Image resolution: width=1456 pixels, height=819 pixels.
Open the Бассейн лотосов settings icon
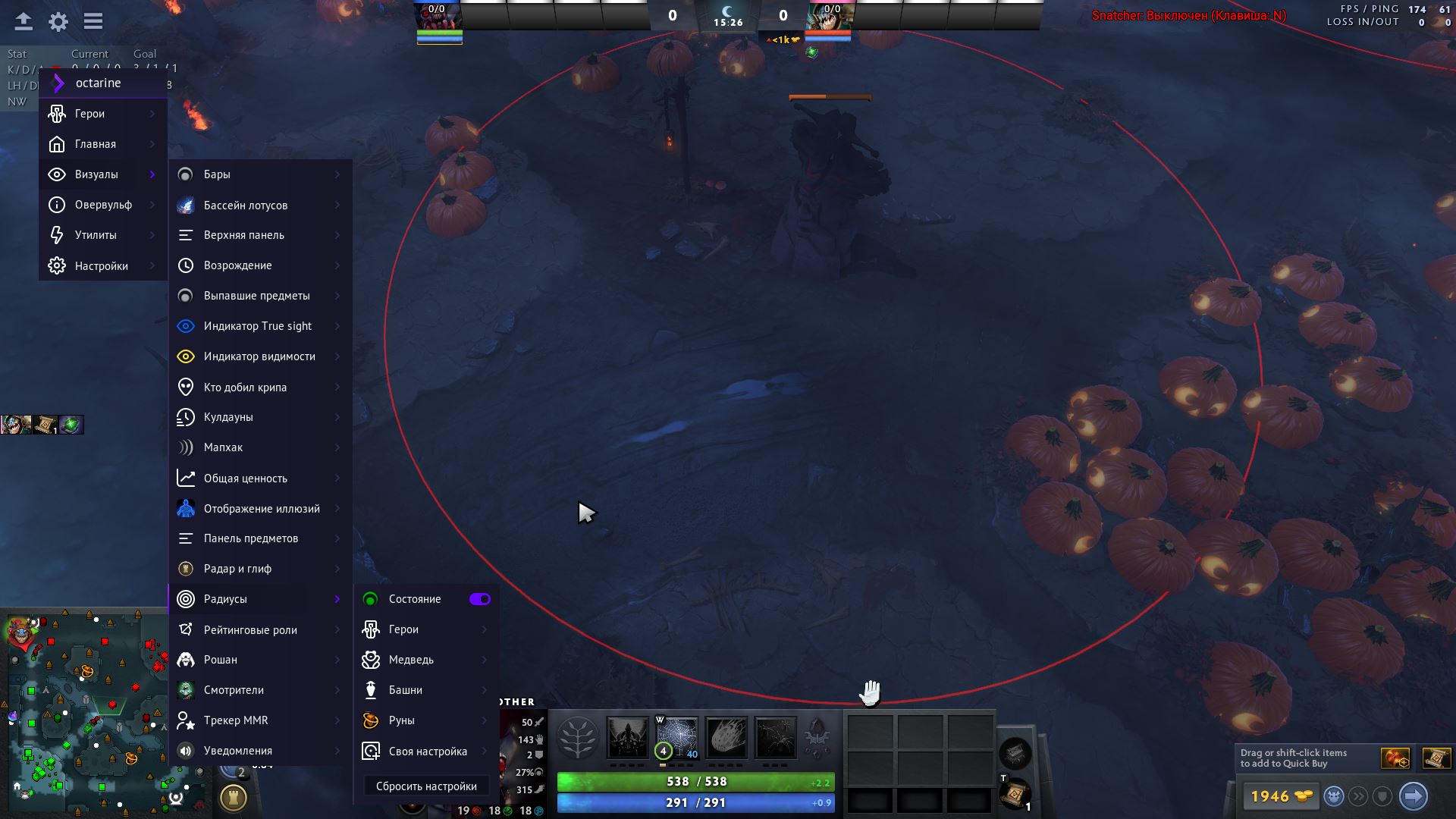click(x=184, y=205)
